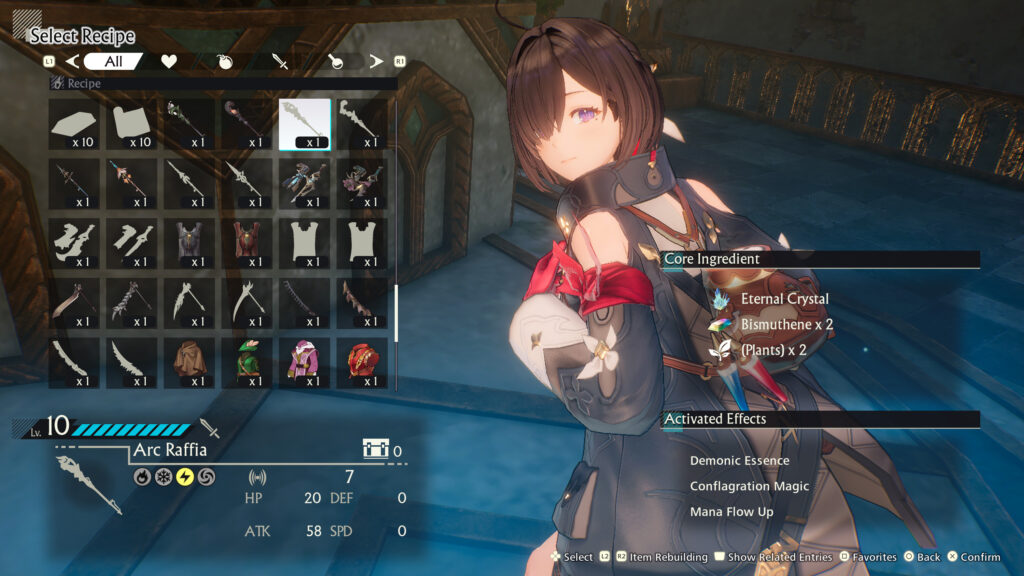
Task: Select the red armor vest recipe
Action: tap(246, 243)
